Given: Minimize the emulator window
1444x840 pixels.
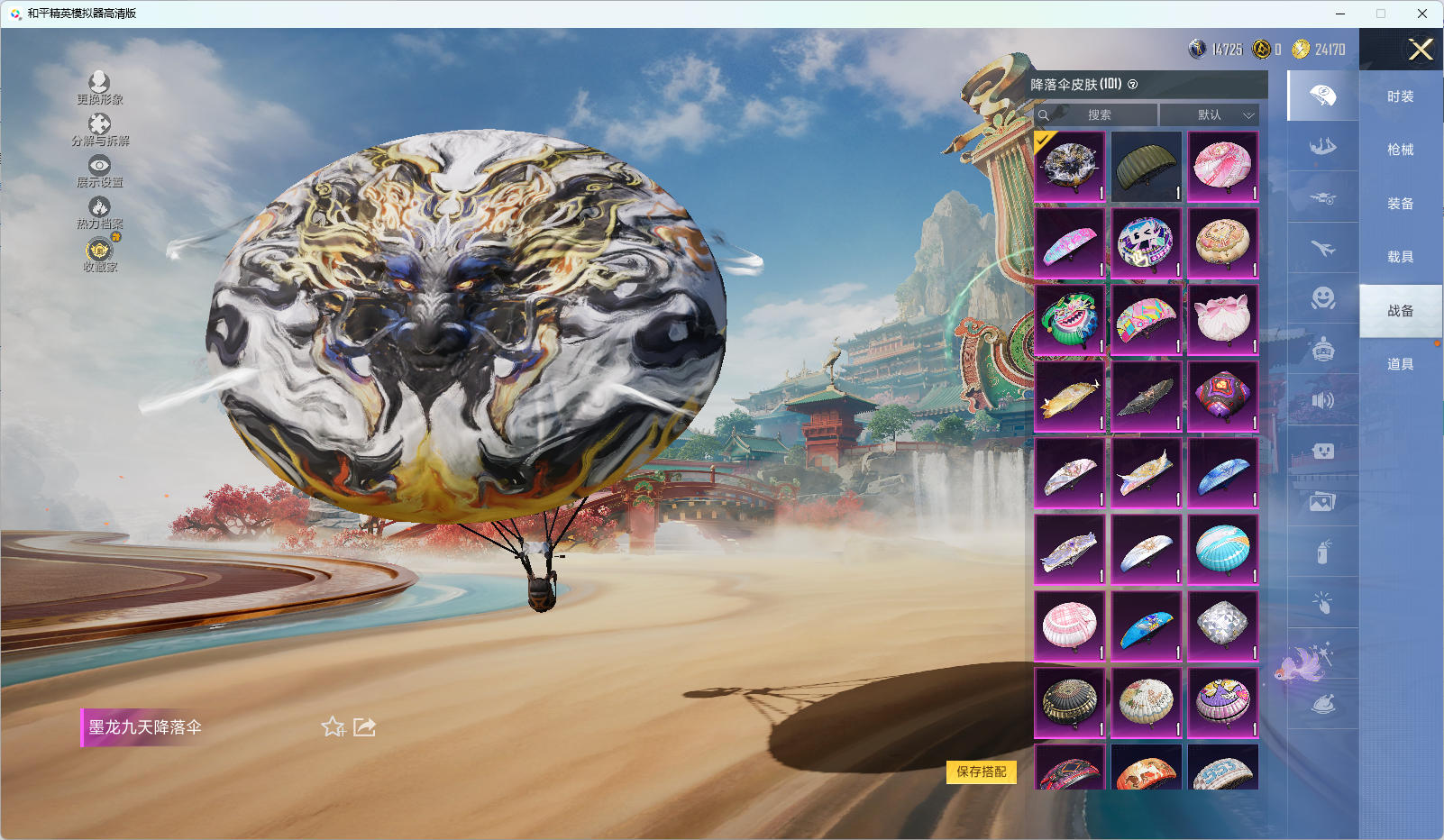Looking at the screenshot, I should tap(1339, 14).
